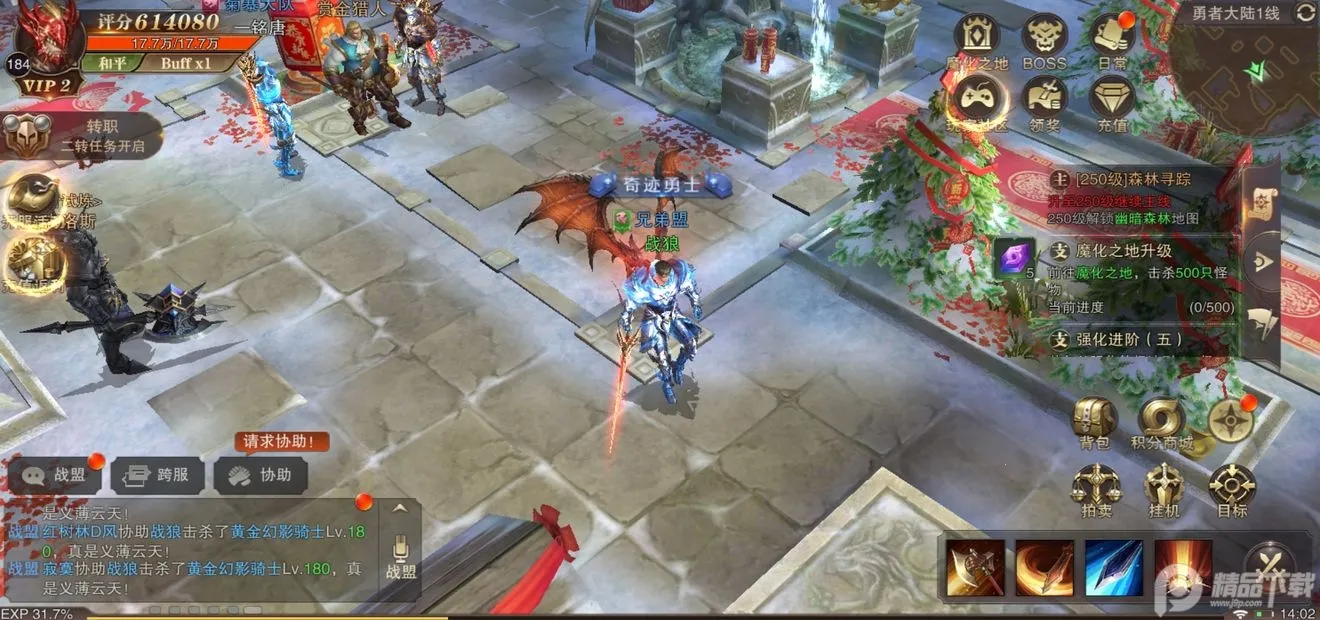Image resolution: width=1320 pixels, height=620 pixels.
Task: Open the 拍卖 auction house
Action: pyautogui.click(x=1095, y=489)
